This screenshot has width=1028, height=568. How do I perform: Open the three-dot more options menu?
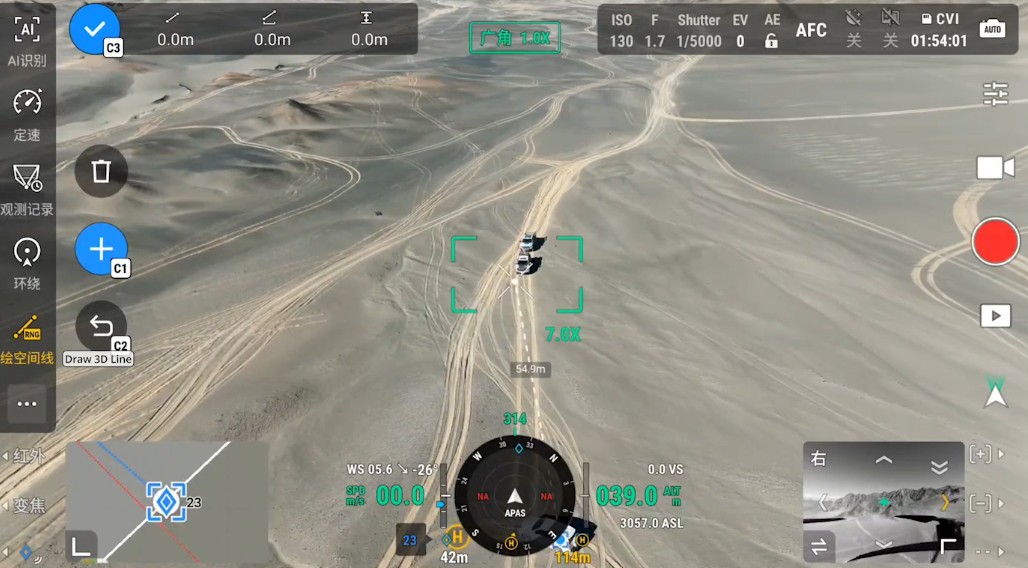coord(27,404)
